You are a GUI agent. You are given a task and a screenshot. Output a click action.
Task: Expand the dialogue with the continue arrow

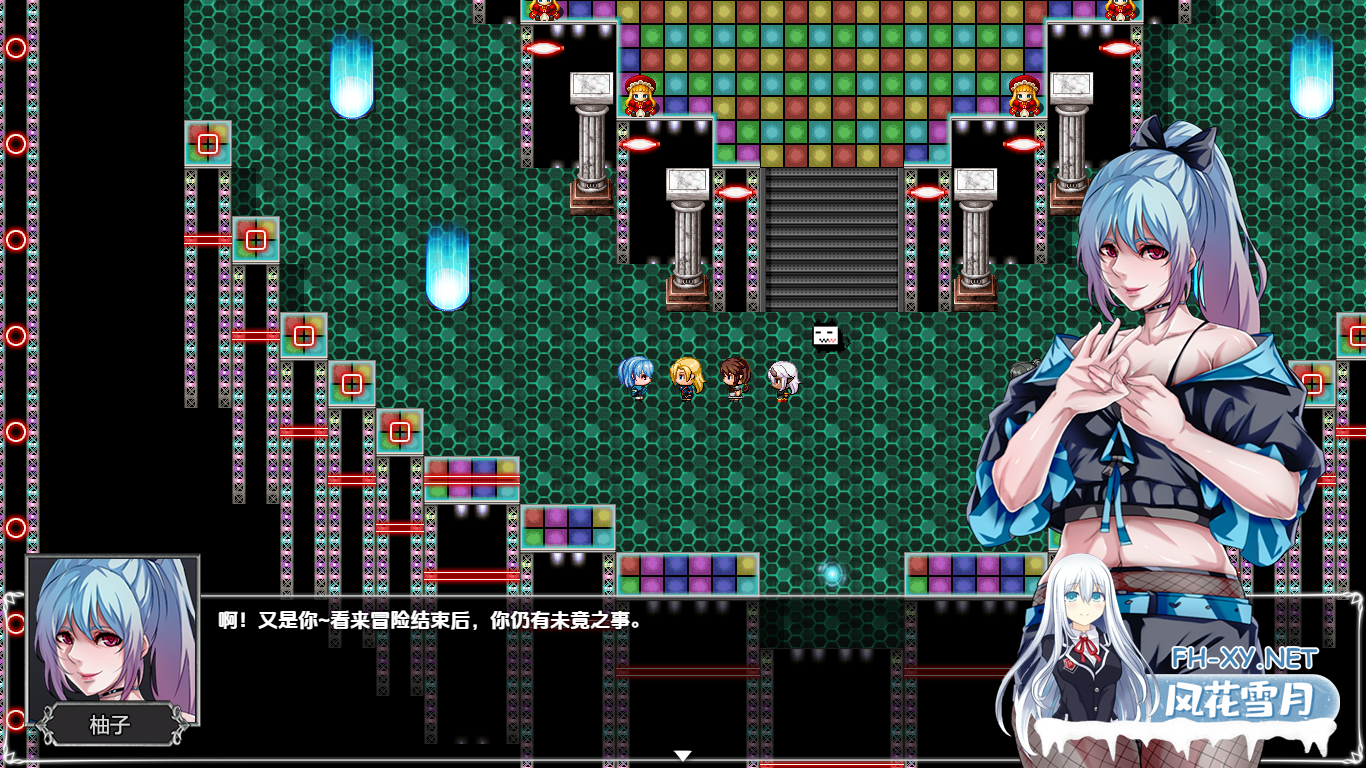(x=684, y=755)
